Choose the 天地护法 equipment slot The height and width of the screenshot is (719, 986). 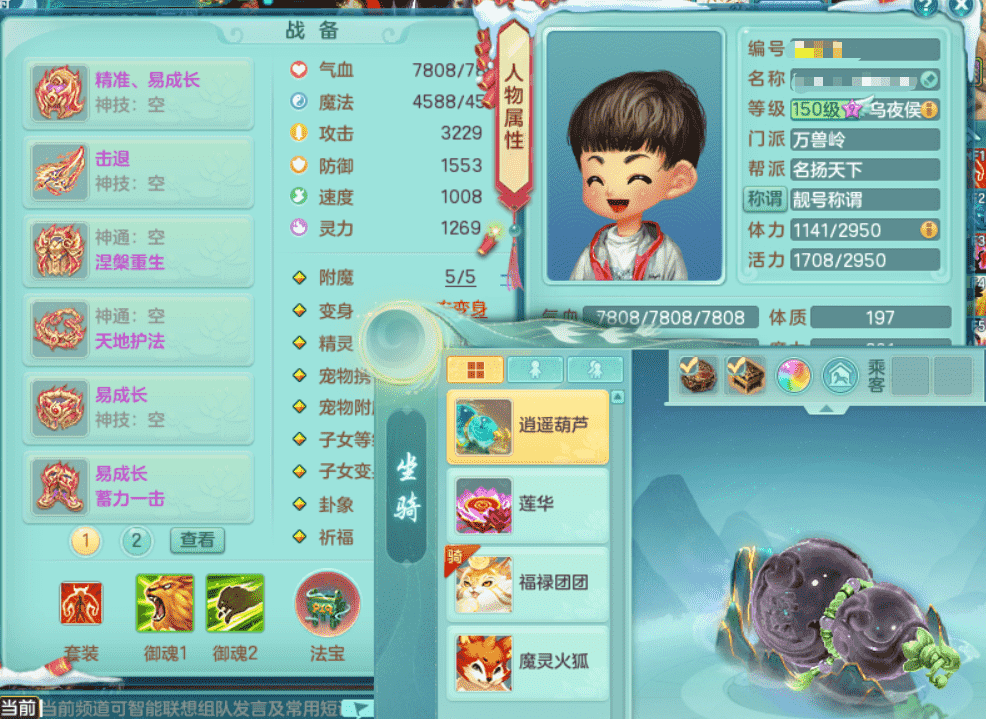coord(139,329)
